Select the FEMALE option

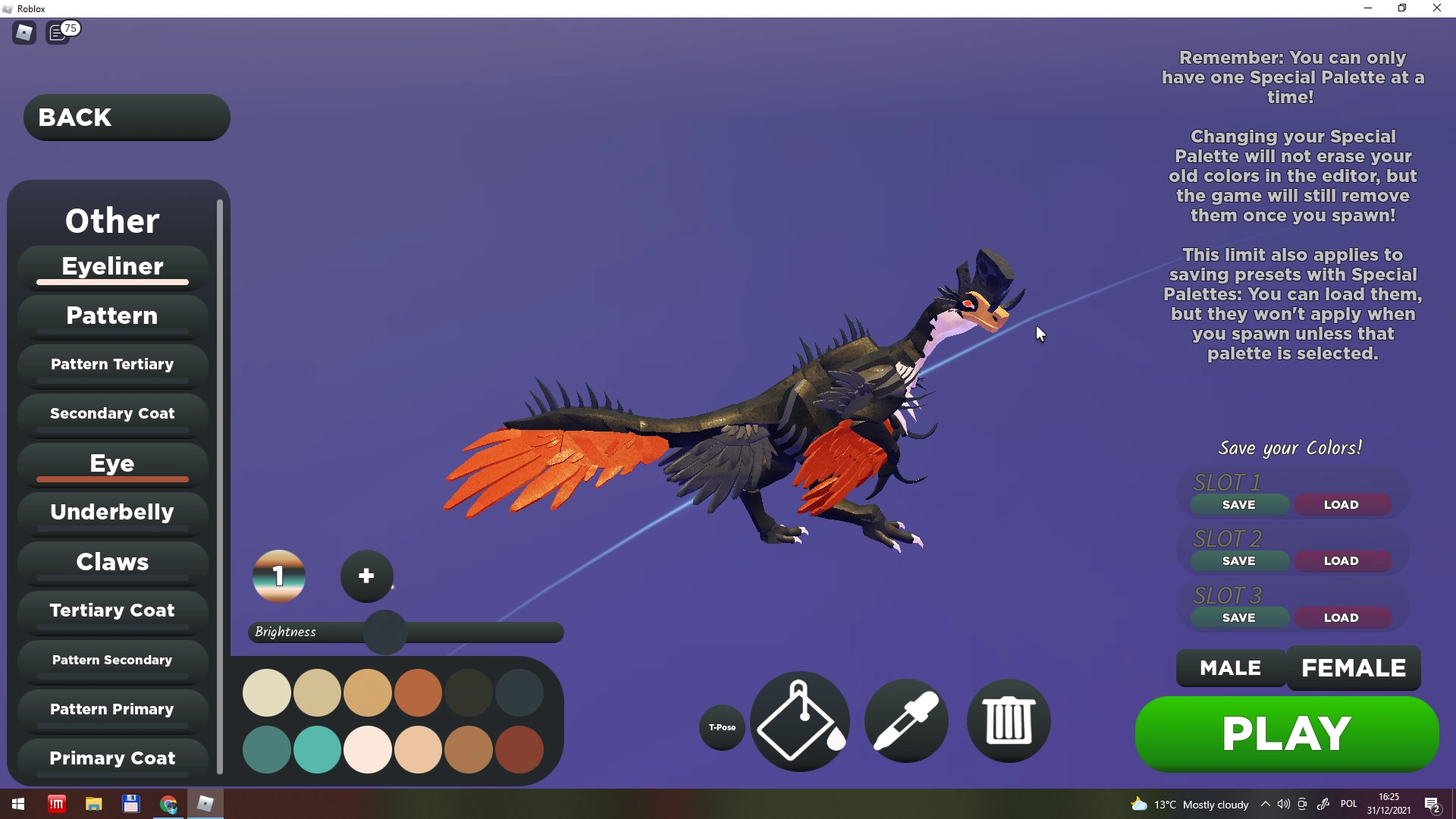click(x=1354, y=668)
